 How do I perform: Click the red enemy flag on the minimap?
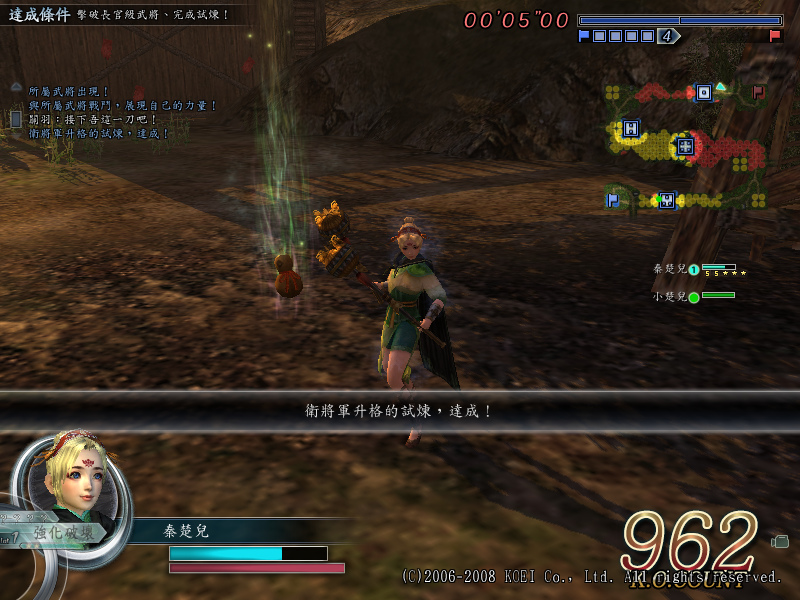[758, 92]
